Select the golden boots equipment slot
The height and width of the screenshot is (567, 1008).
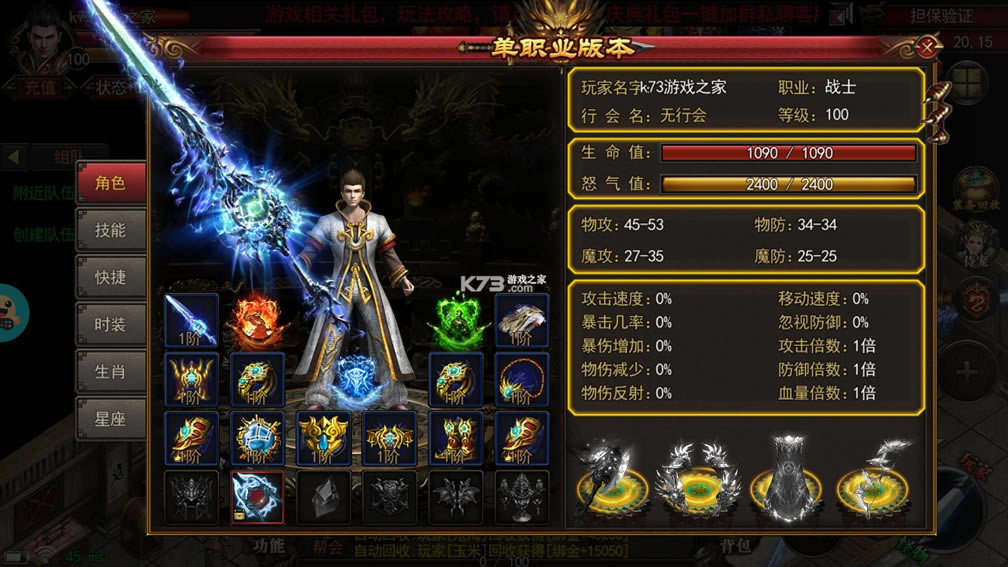click(456, 438)
